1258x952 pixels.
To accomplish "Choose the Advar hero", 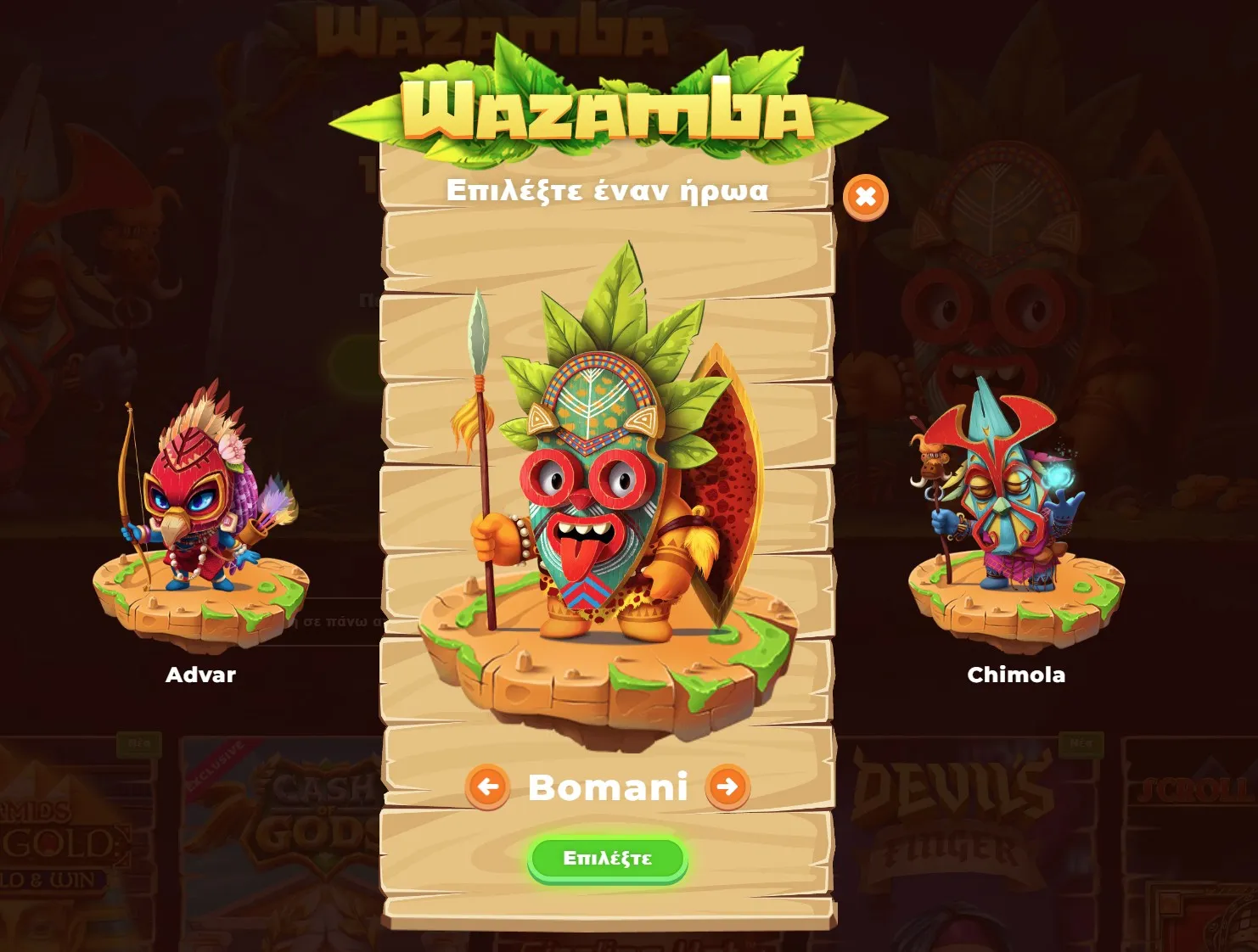I will point(200,526).
